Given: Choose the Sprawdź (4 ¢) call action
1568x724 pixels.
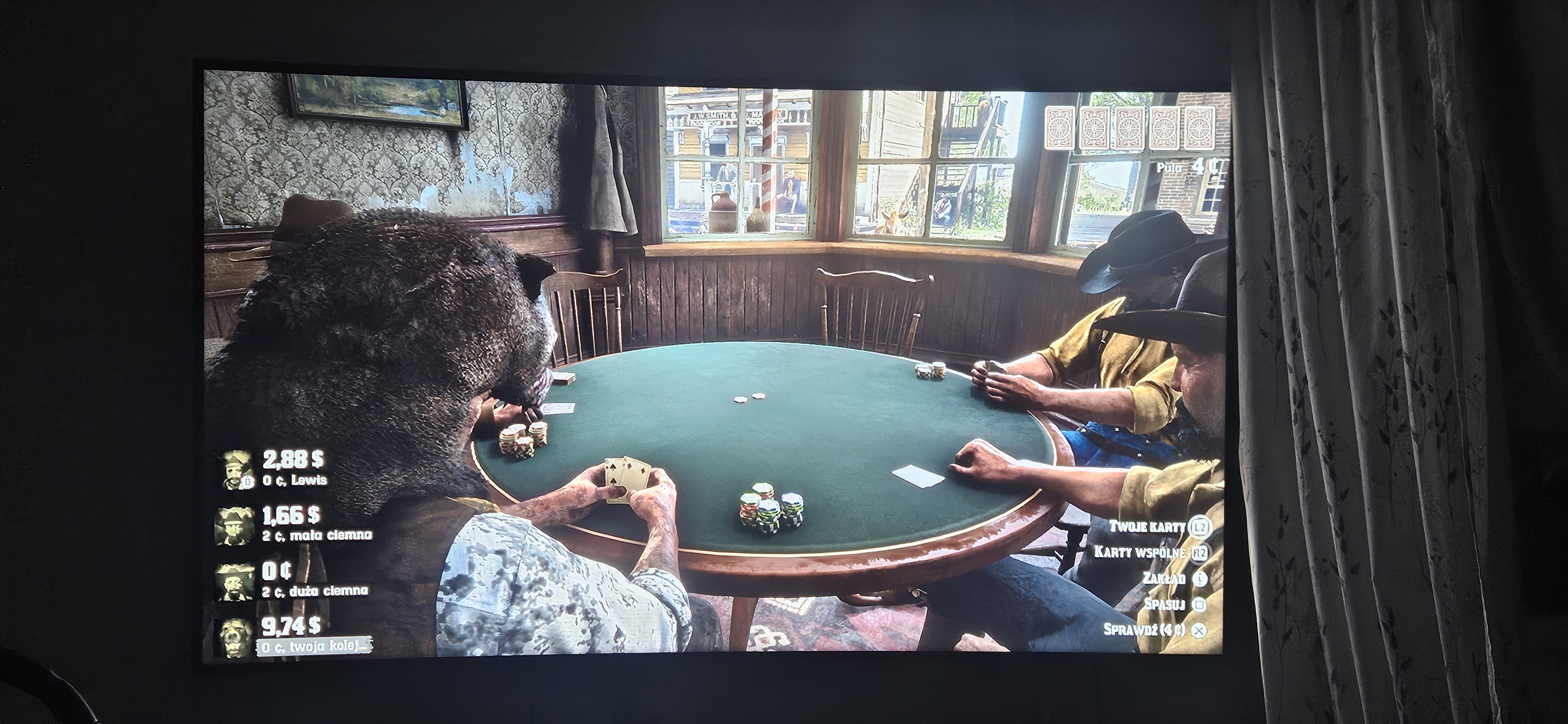Looking at the screenshot, I should click(x=1154, y=630).
